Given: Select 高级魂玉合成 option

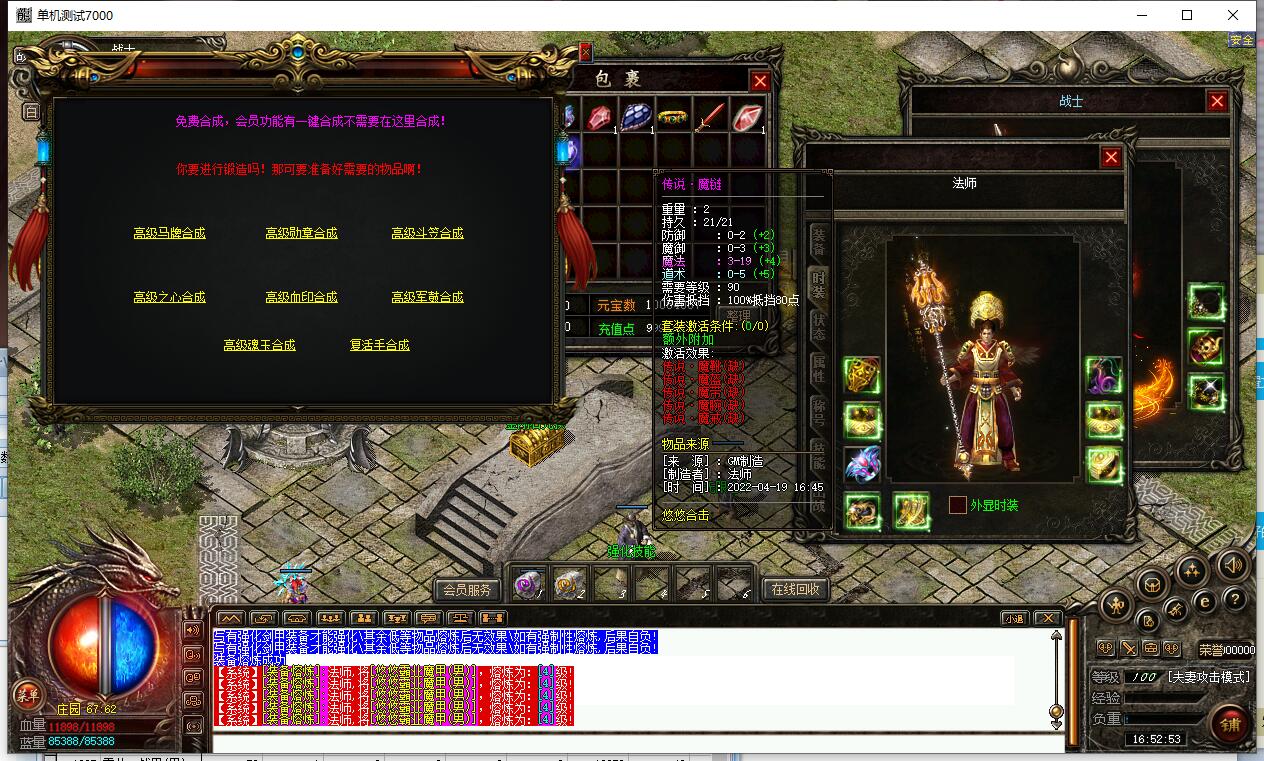Looking at the screenshot, I should (259, 345).
